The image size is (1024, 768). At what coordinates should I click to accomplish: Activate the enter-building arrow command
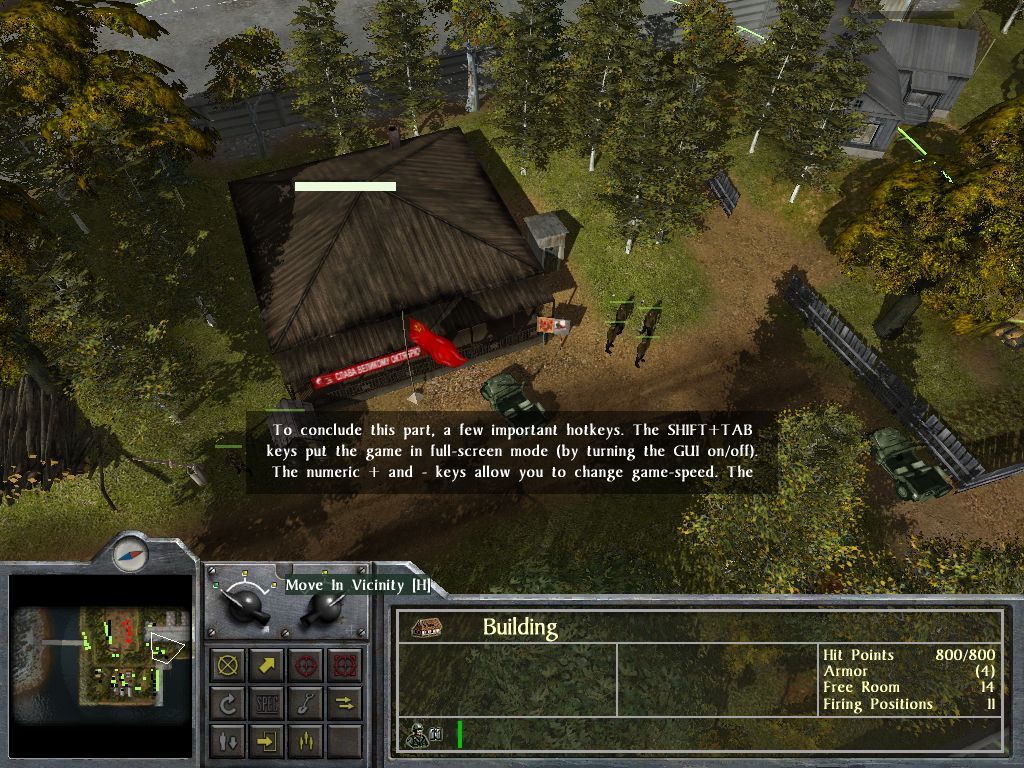click(268, 741)
